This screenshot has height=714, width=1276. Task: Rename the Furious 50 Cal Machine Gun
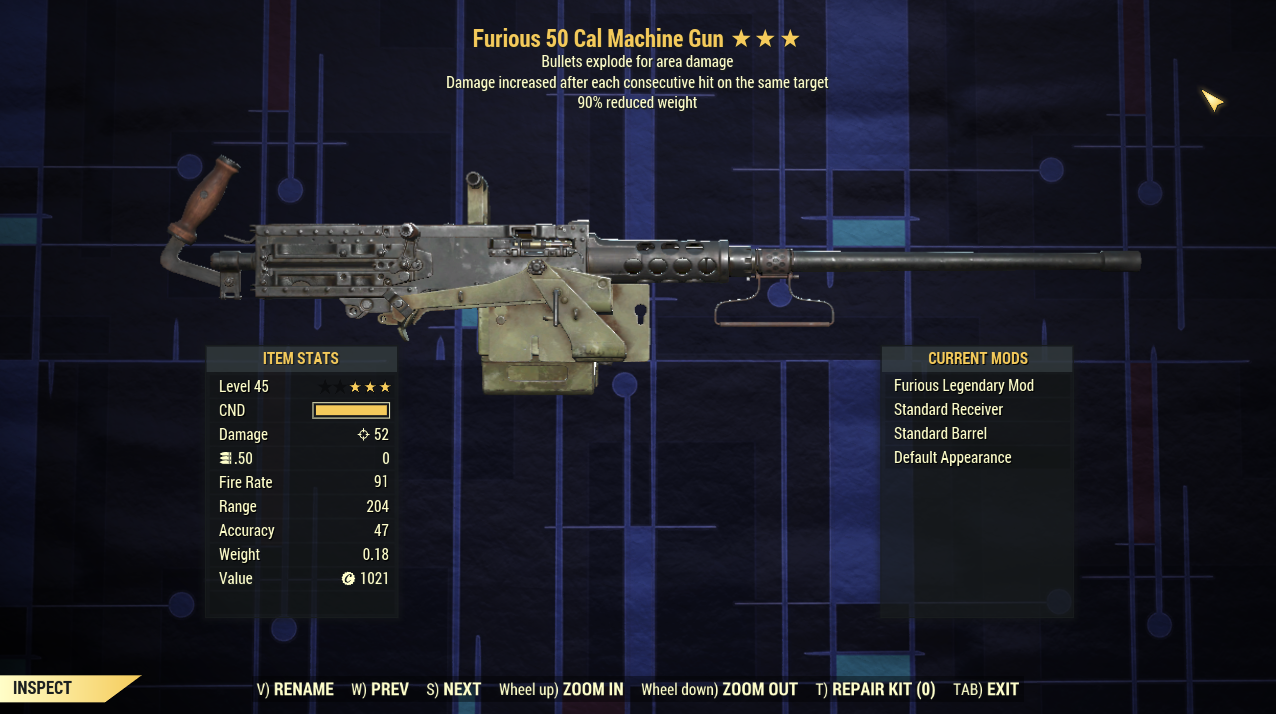[295, 689]
